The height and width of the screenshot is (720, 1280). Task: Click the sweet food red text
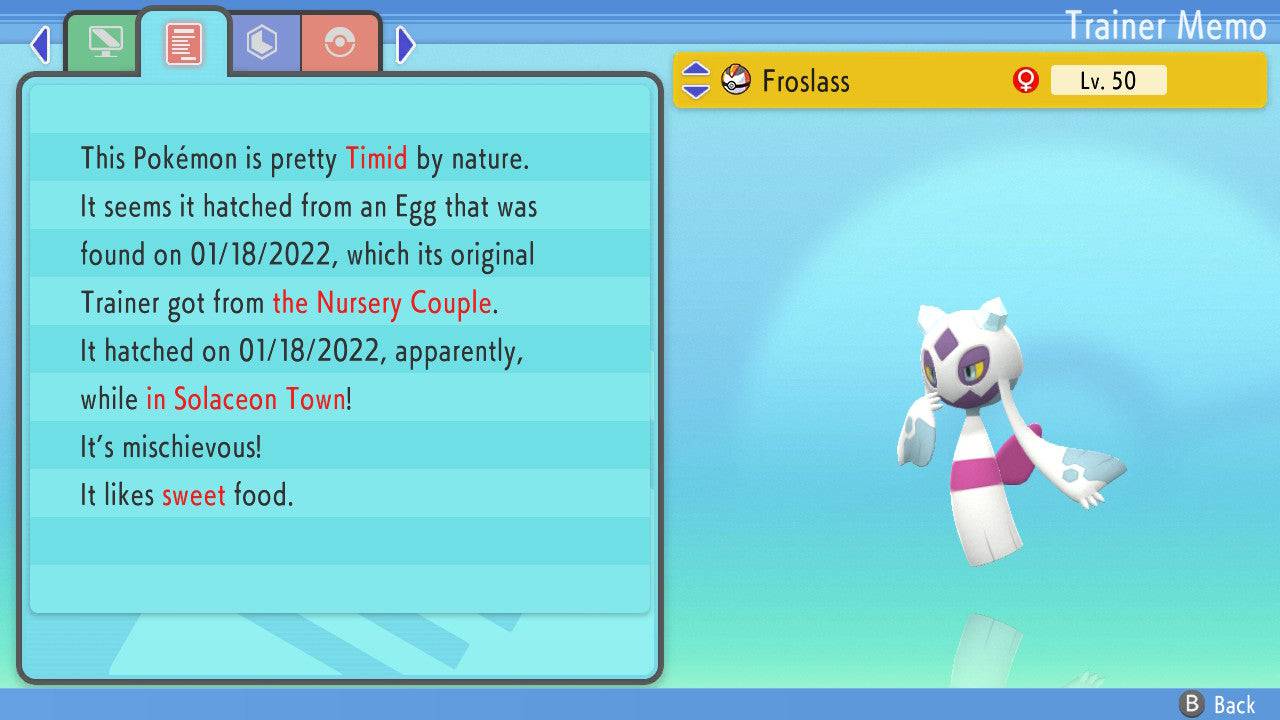point(194,495)
